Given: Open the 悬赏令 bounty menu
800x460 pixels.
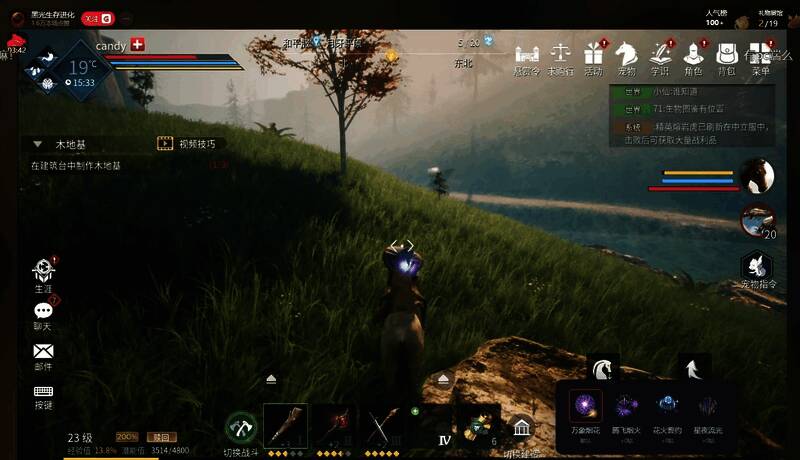Looking at the screenshot, I should pos(527,55).
